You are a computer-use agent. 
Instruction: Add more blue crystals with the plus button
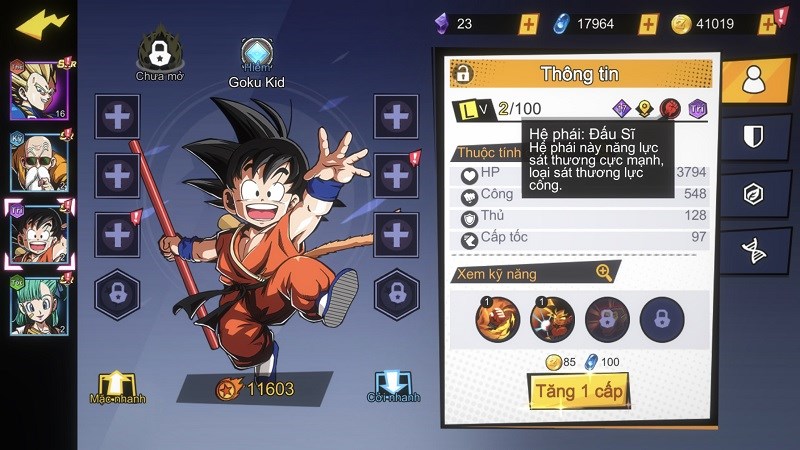648,23
